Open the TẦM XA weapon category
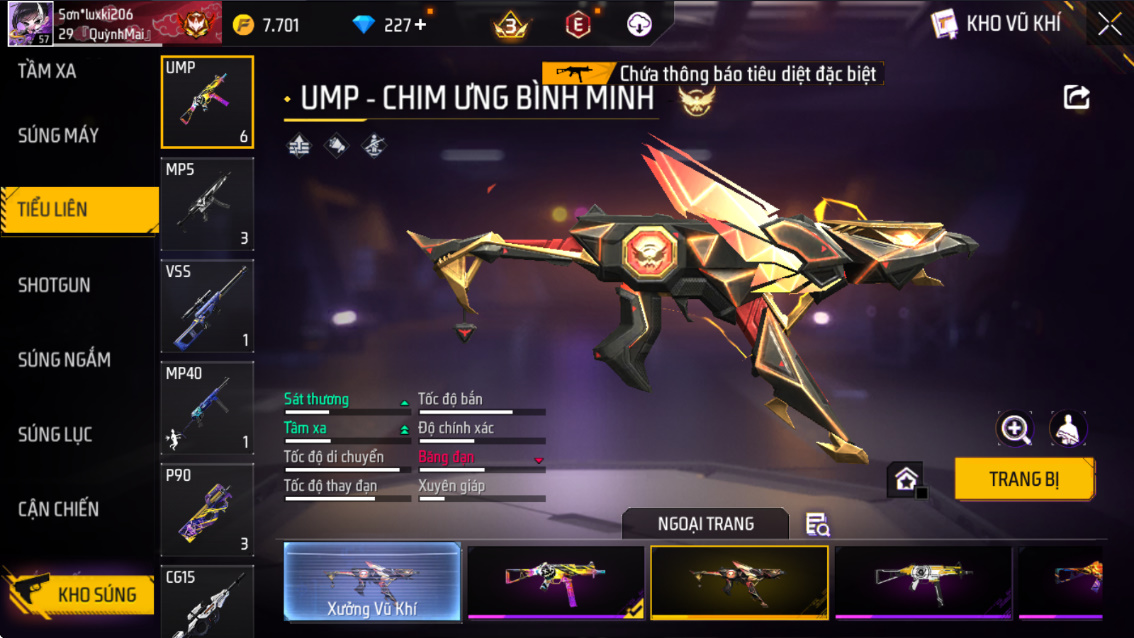The image size is (1134, 638). tap(47, 71)
